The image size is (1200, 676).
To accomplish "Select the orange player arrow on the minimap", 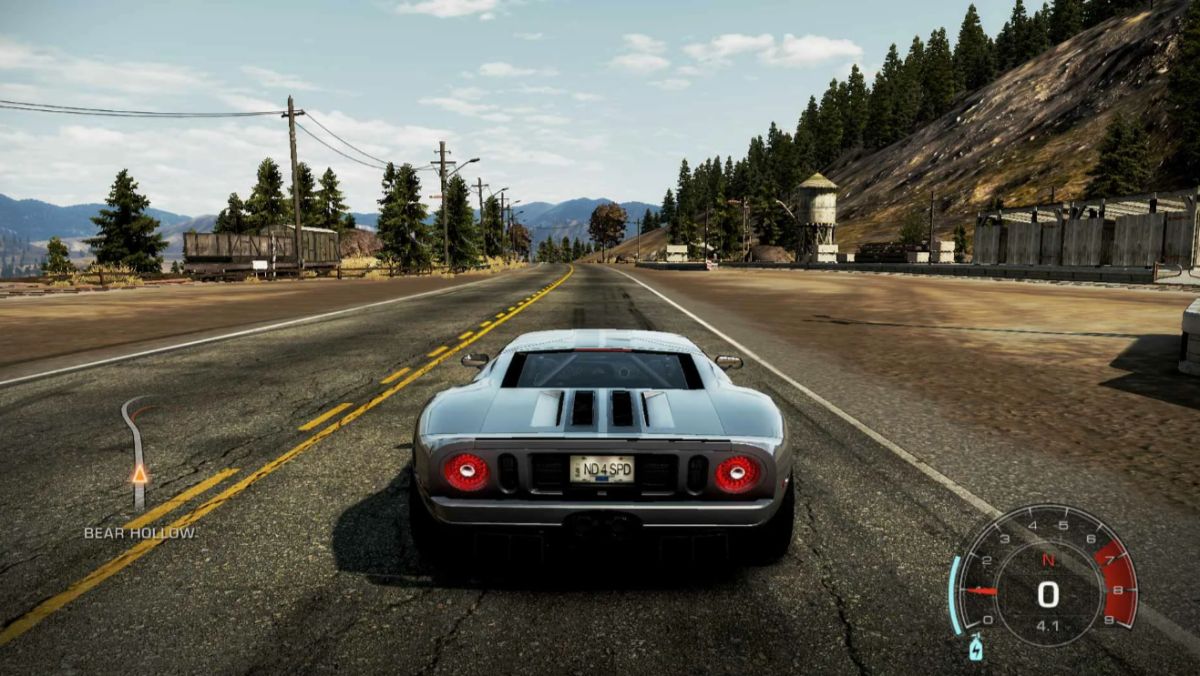I will click(140, 474).
